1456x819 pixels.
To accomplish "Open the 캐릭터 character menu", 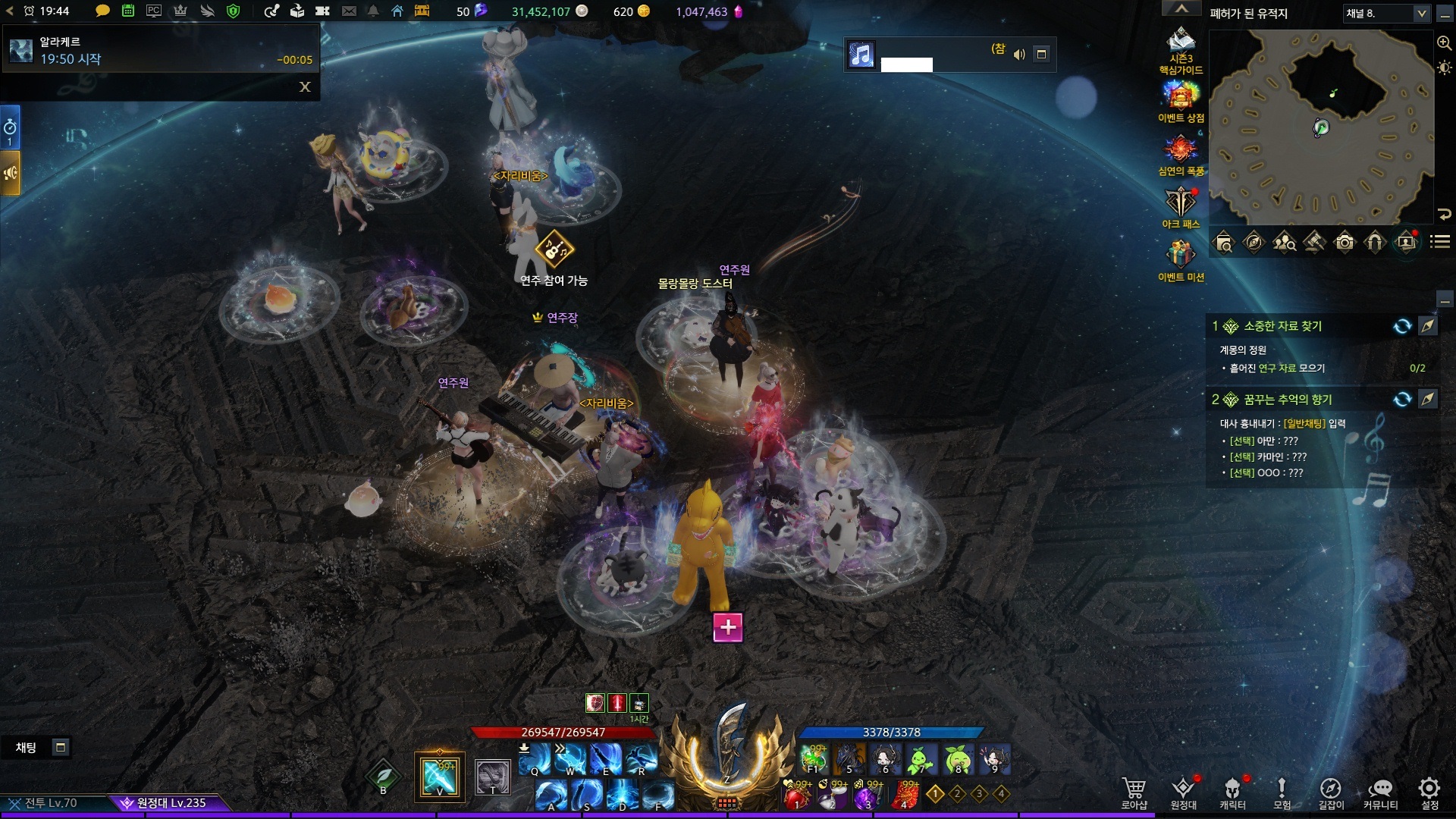I will click(1232, 792).
